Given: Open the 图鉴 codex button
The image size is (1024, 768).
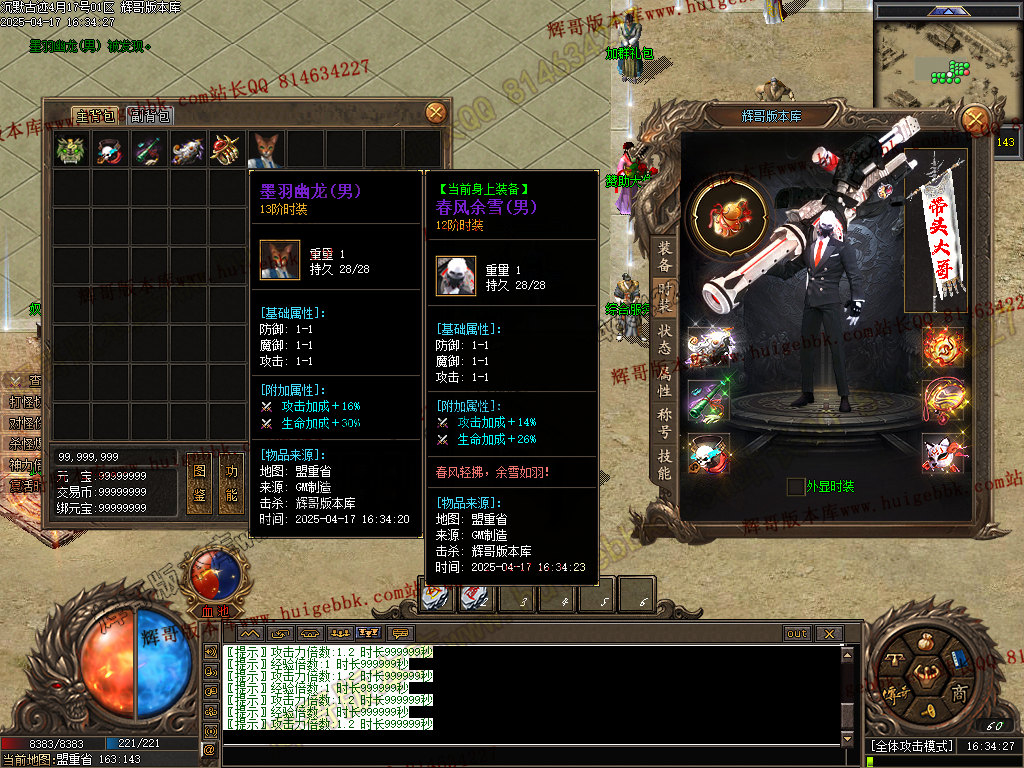Looking at the screenshot, I should click(x=199, y=484).
